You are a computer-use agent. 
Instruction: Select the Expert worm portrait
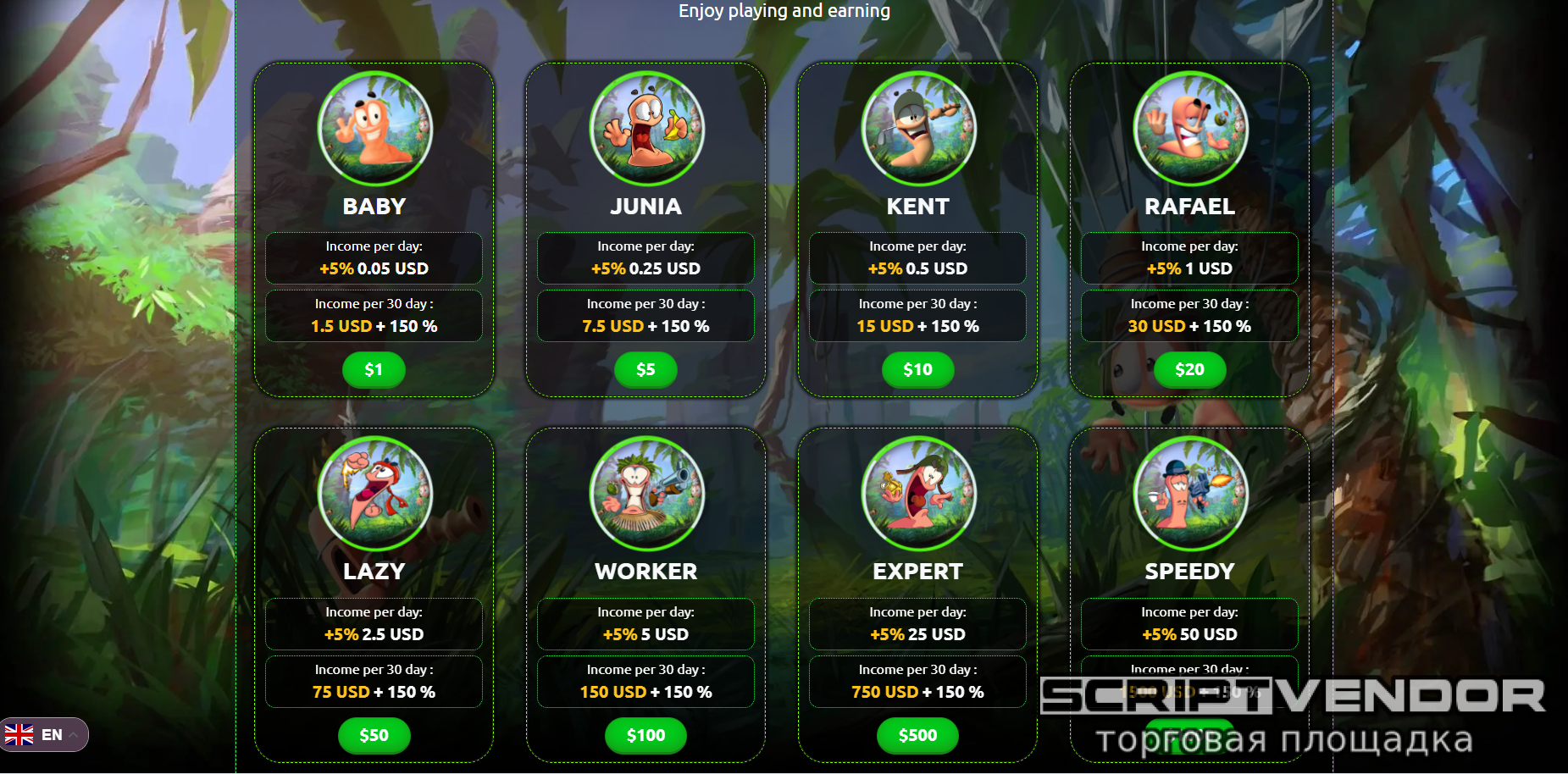(918, 494)
